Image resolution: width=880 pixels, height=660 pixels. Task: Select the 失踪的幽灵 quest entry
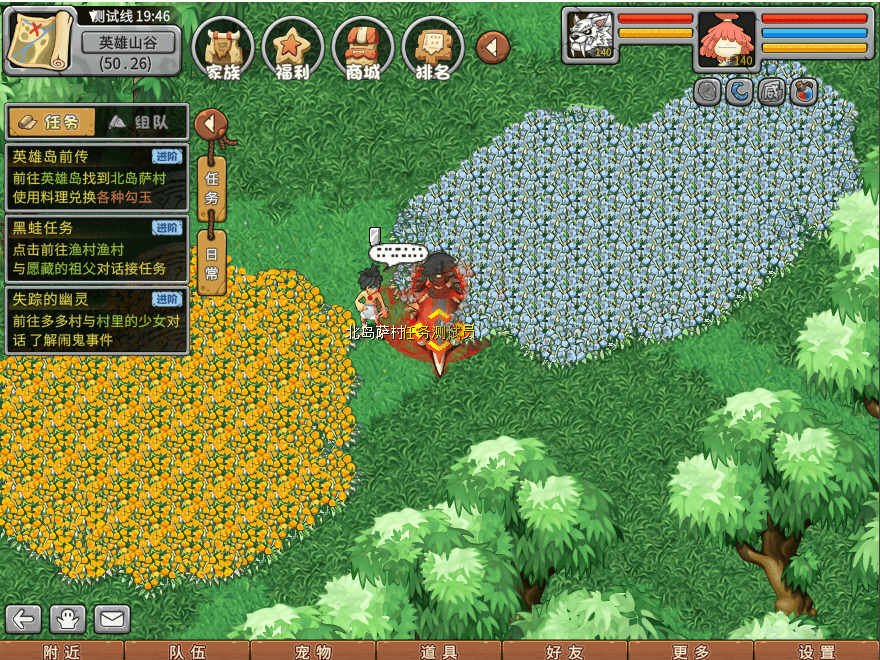point(96,319)
